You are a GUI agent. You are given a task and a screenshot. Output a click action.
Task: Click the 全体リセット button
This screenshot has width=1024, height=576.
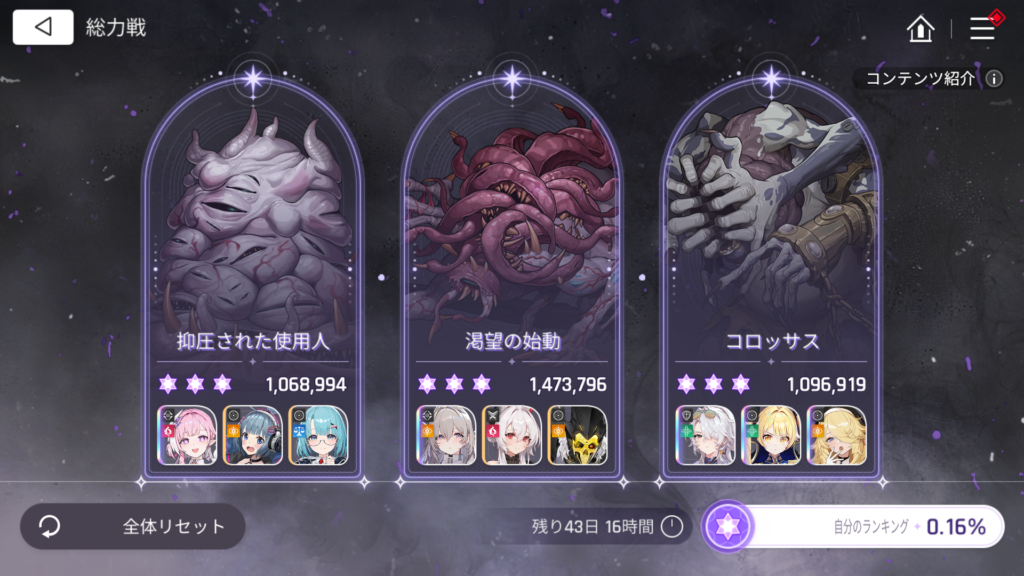133,526
